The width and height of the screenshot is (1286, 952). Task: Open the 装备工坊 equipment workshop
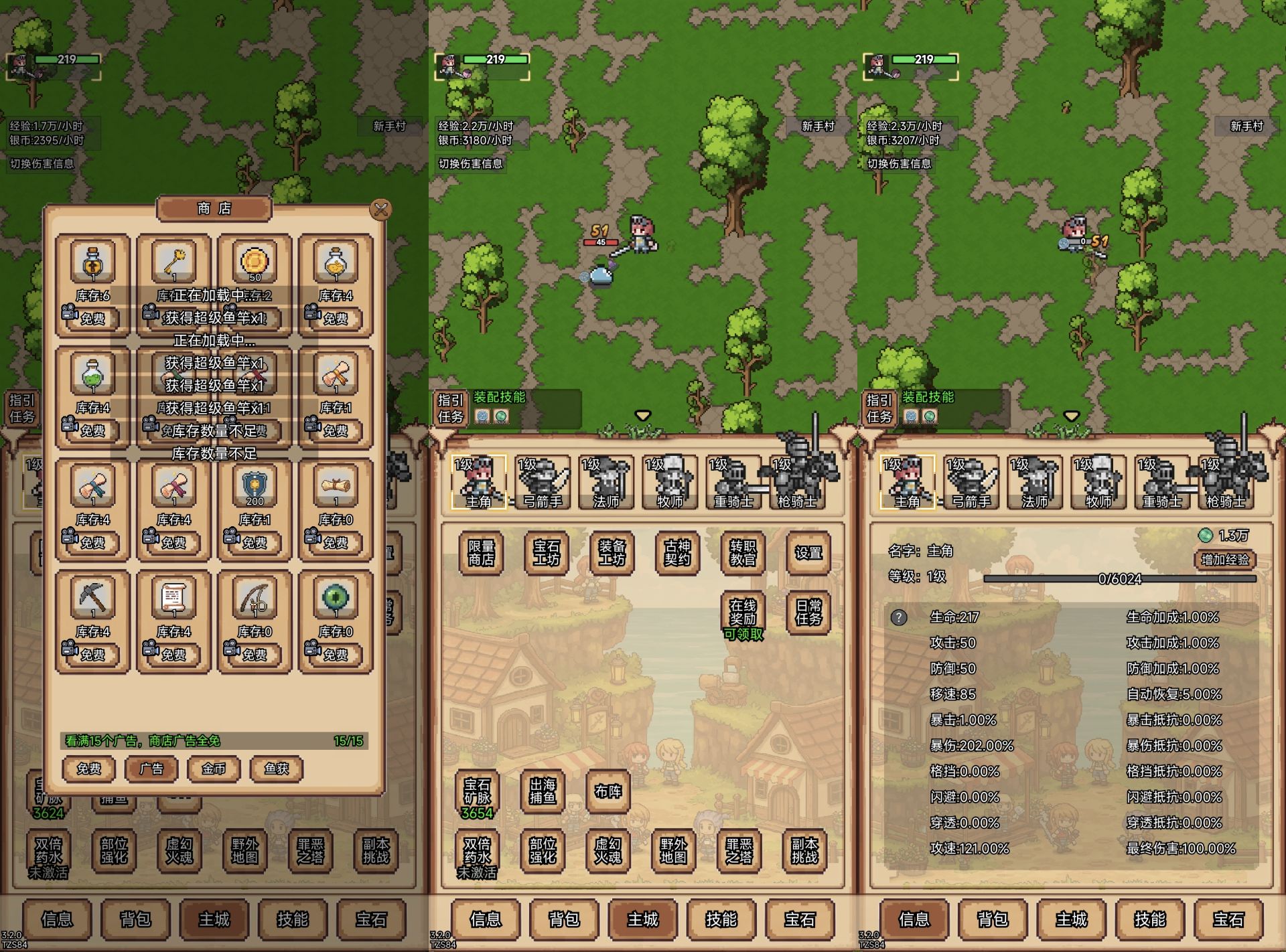click(x=612, y=553)
